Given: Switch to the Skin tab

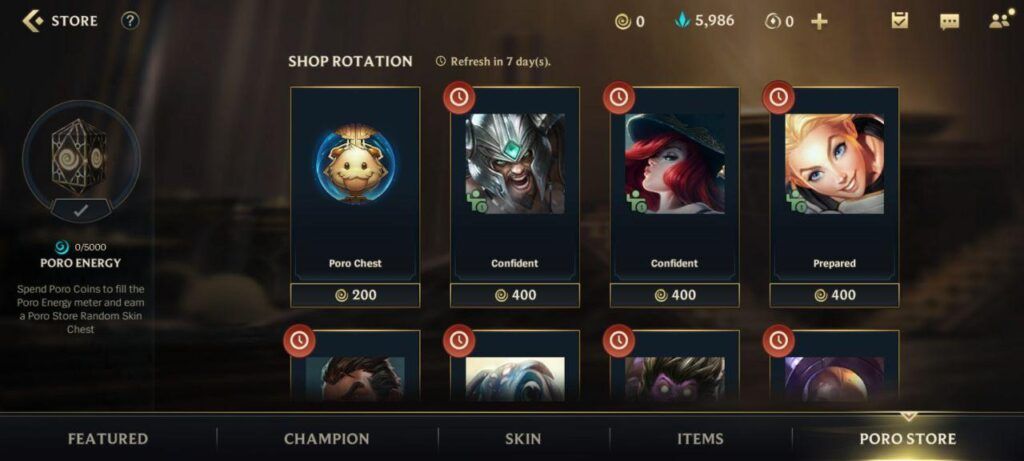Looking at the screenshot, I should (523, 439).
